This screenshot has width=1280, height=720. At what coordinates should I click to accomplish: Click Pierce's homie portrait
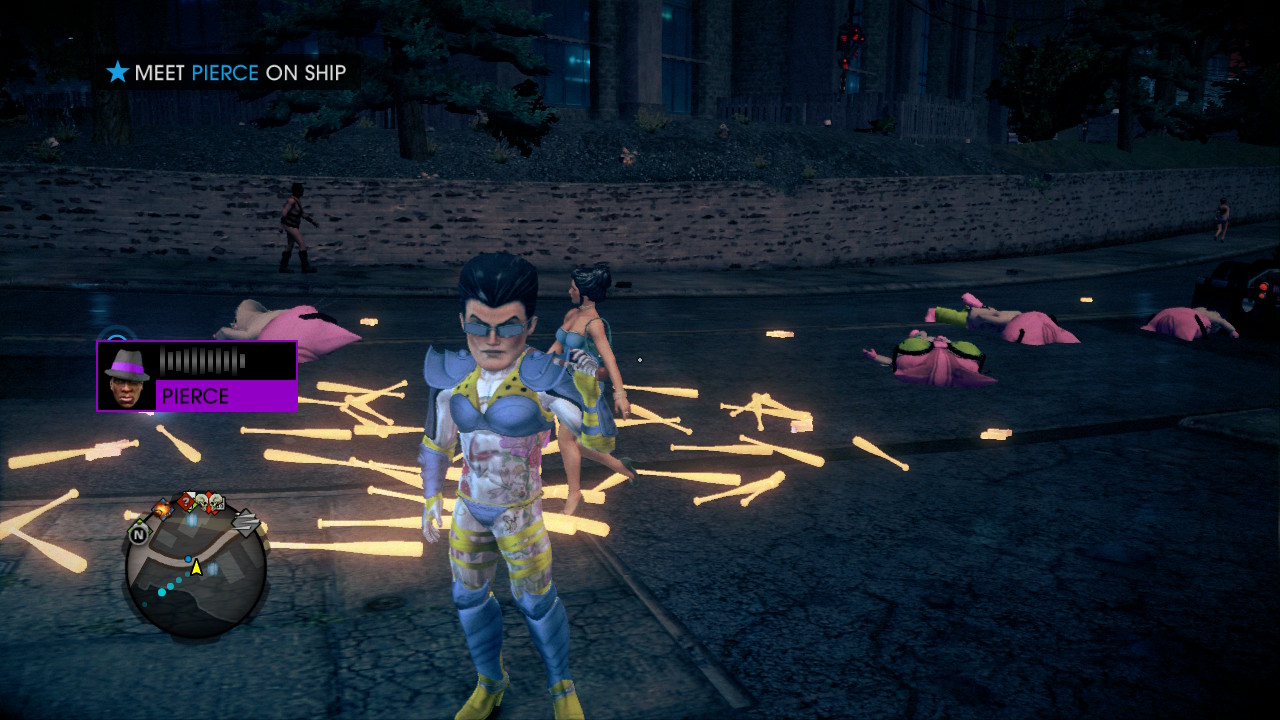[x=127, y=376]
